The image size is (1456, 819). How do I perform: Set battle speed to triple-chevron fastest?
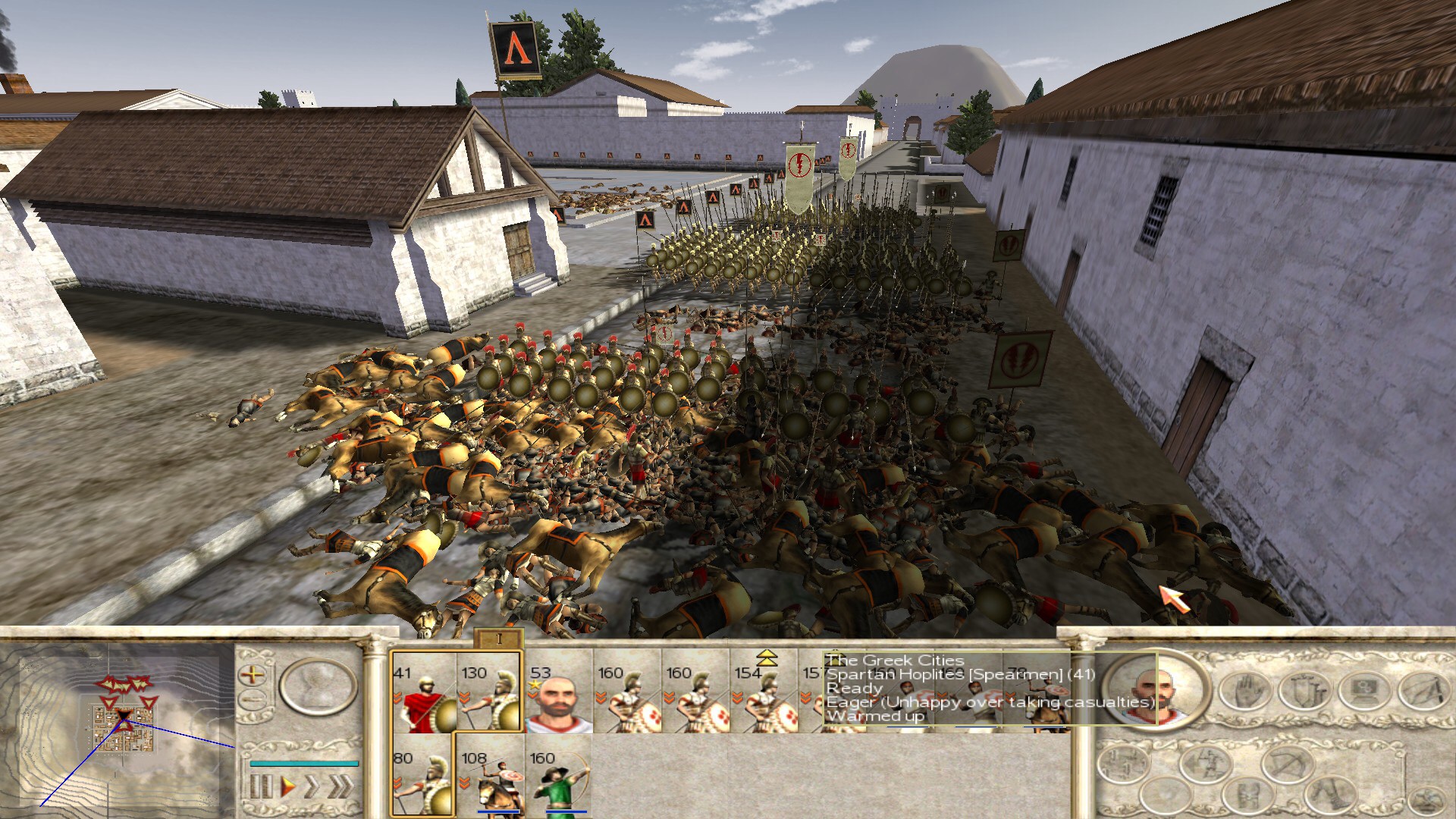click(x=340, y=786)
